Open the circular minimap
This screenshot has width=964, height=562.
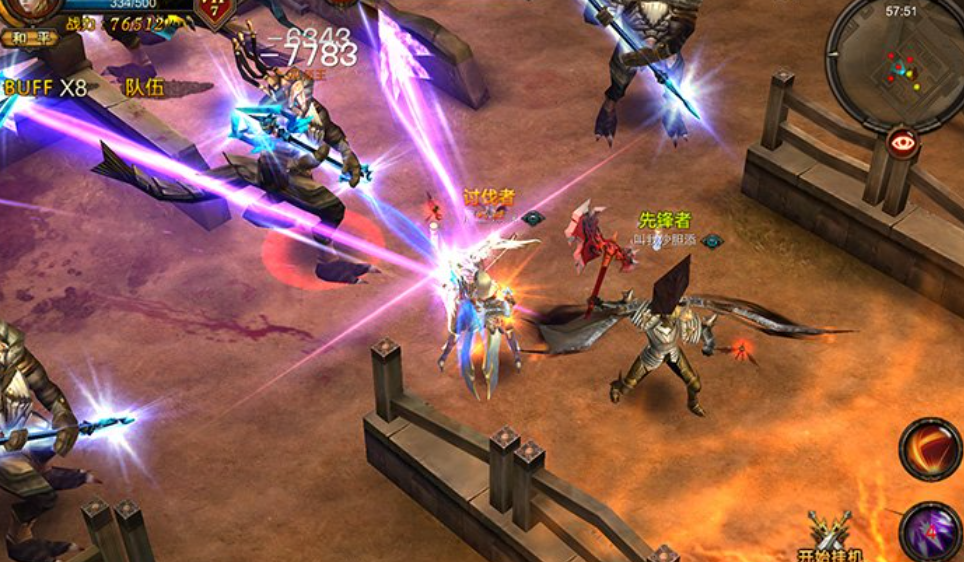pyautogui.click(x=896, y=63)
